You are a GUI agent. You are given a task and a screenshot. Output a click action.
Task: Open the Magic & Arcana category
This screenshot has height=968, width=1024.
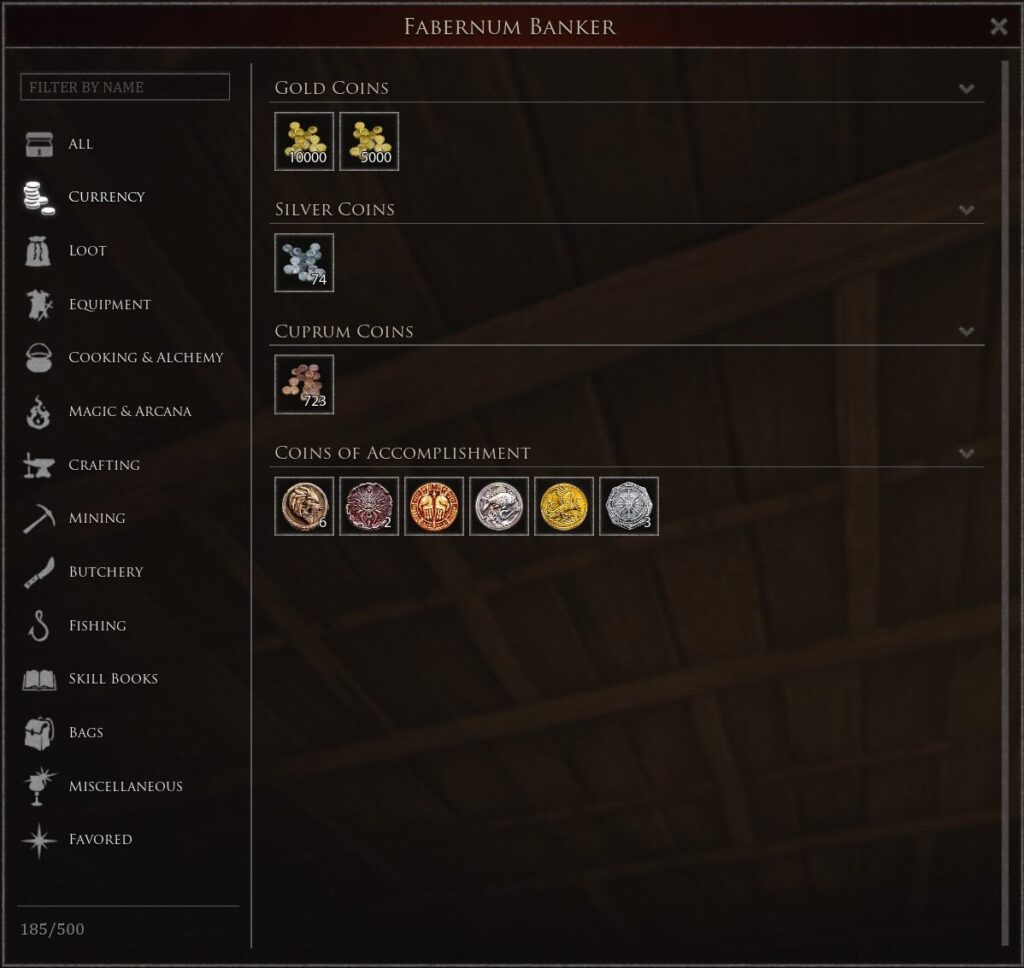pos(129,411)
